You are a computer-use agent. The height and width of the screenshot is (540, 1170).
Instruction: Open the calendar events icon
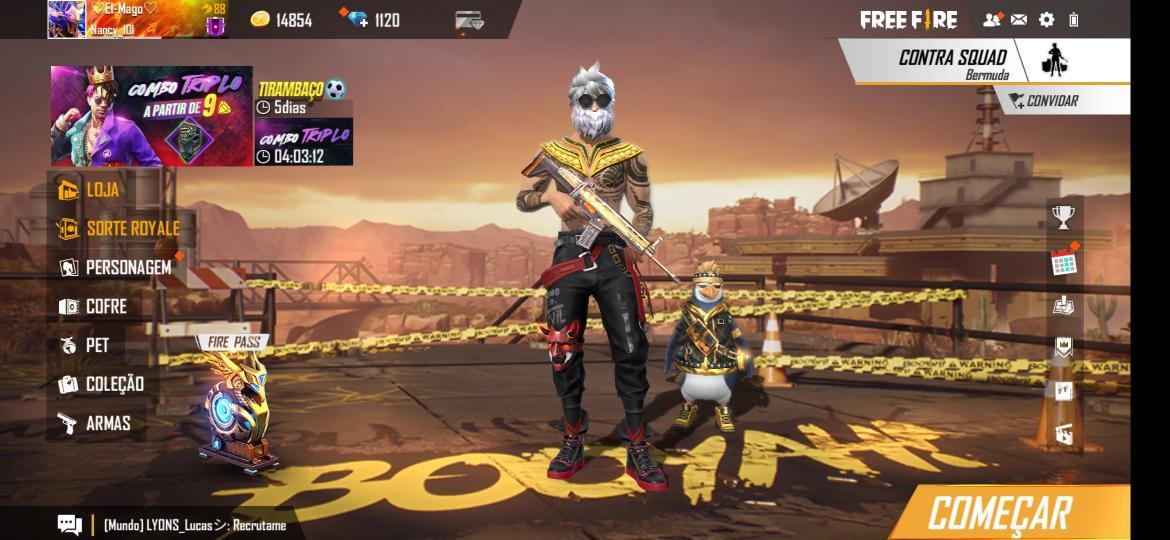1064,262
